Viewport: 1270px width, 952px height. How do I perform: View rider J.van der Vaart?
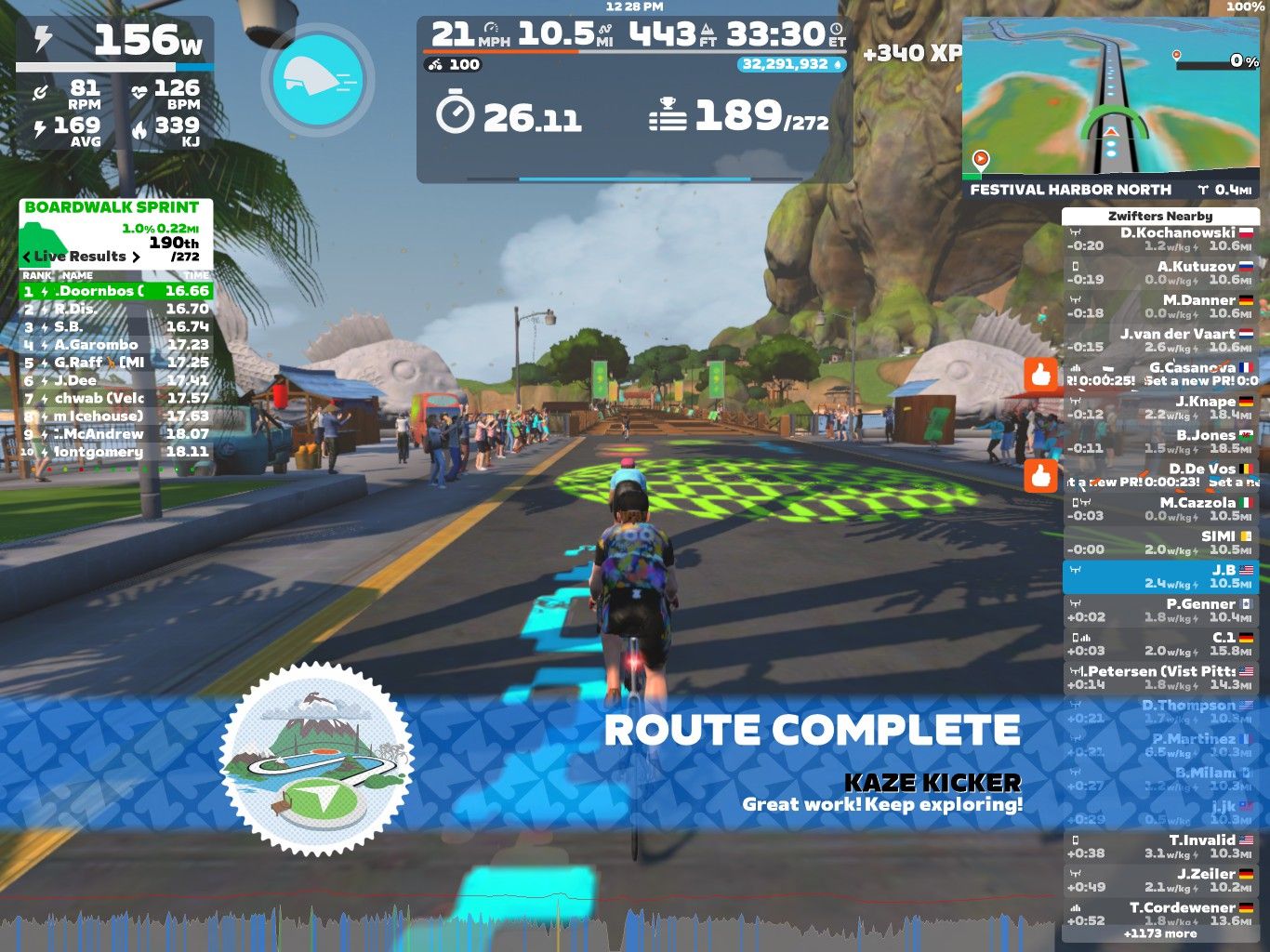1159,340
